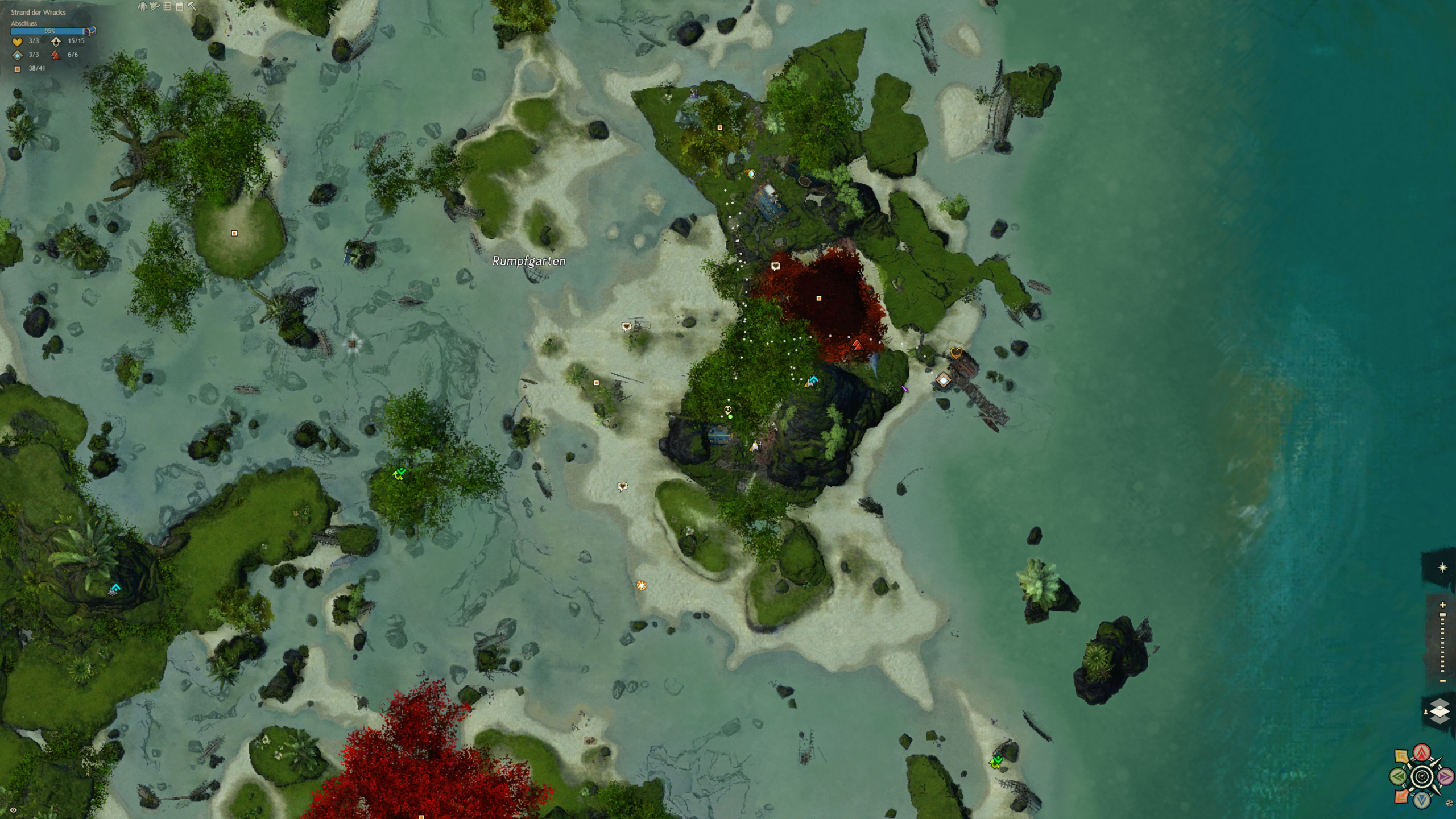Select the red up-arrow compass marker
This screenshot has width=1456, height=819.
(x=1422, y=753)
